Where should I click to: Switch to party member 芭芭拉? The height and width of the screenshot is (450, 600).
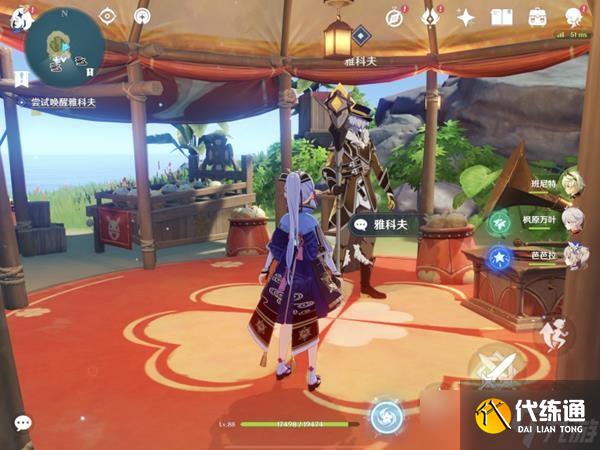pos(570,256)
